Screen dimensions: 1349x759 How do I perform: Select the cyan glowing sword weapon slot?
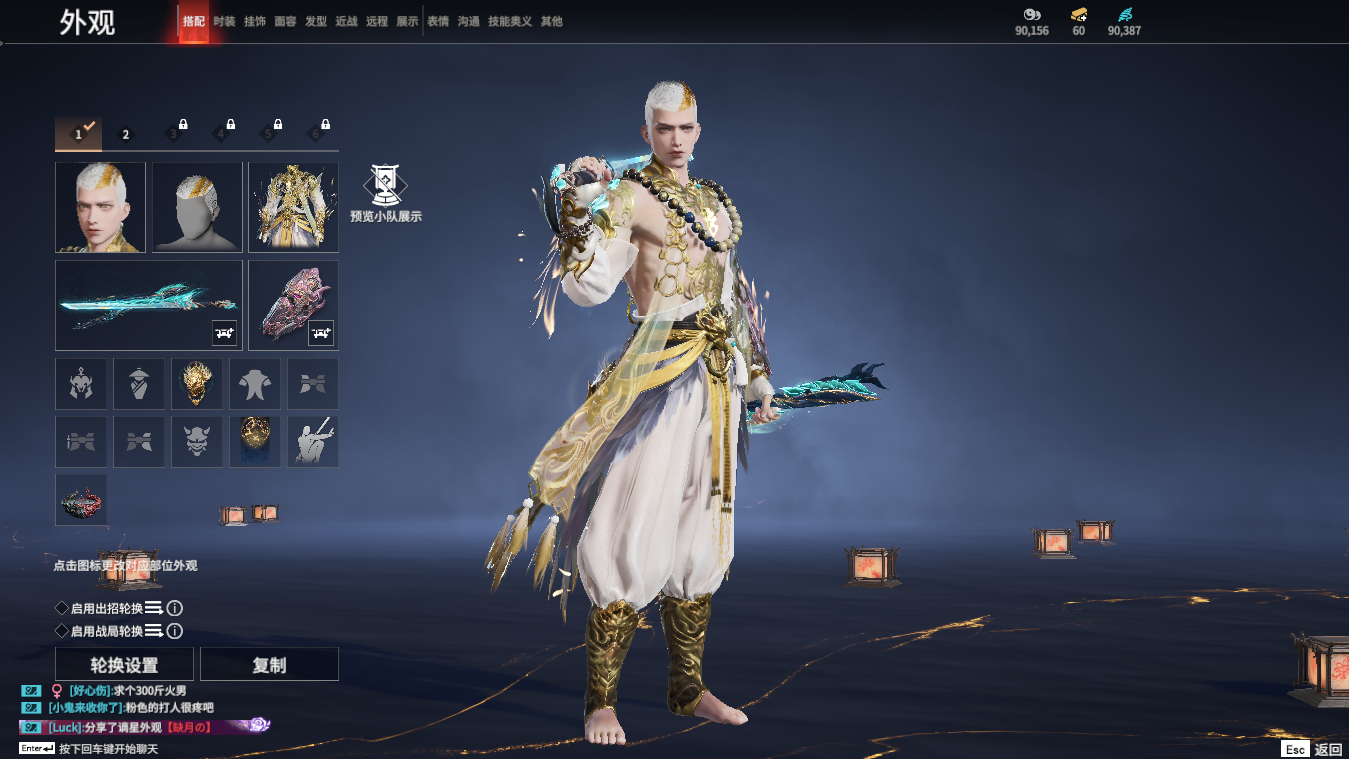tap(148, 305)
